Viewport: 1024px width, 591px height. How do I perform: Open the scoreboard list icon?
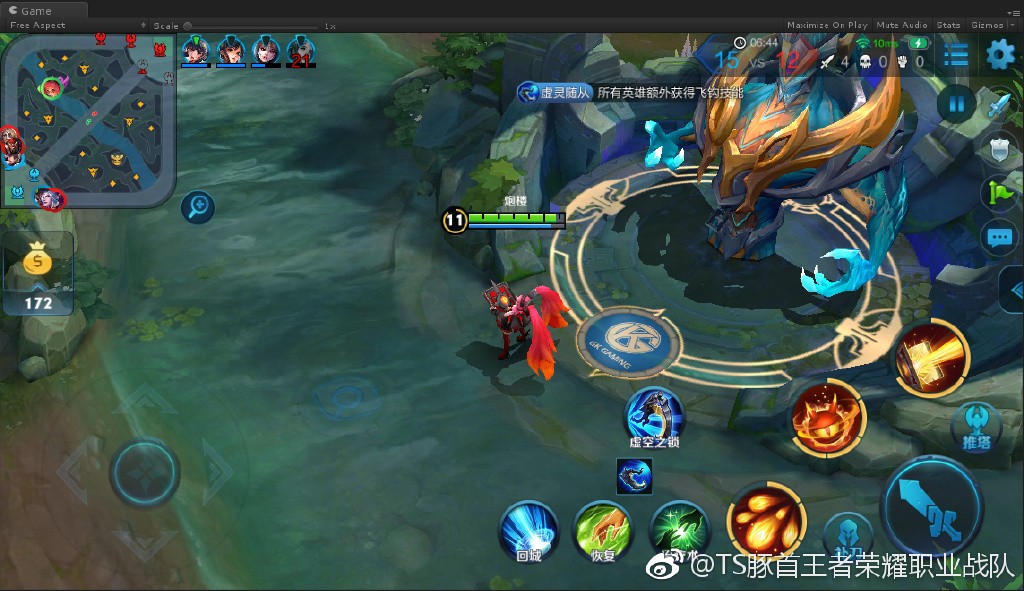pyautogui.click(x=956, y=56)
